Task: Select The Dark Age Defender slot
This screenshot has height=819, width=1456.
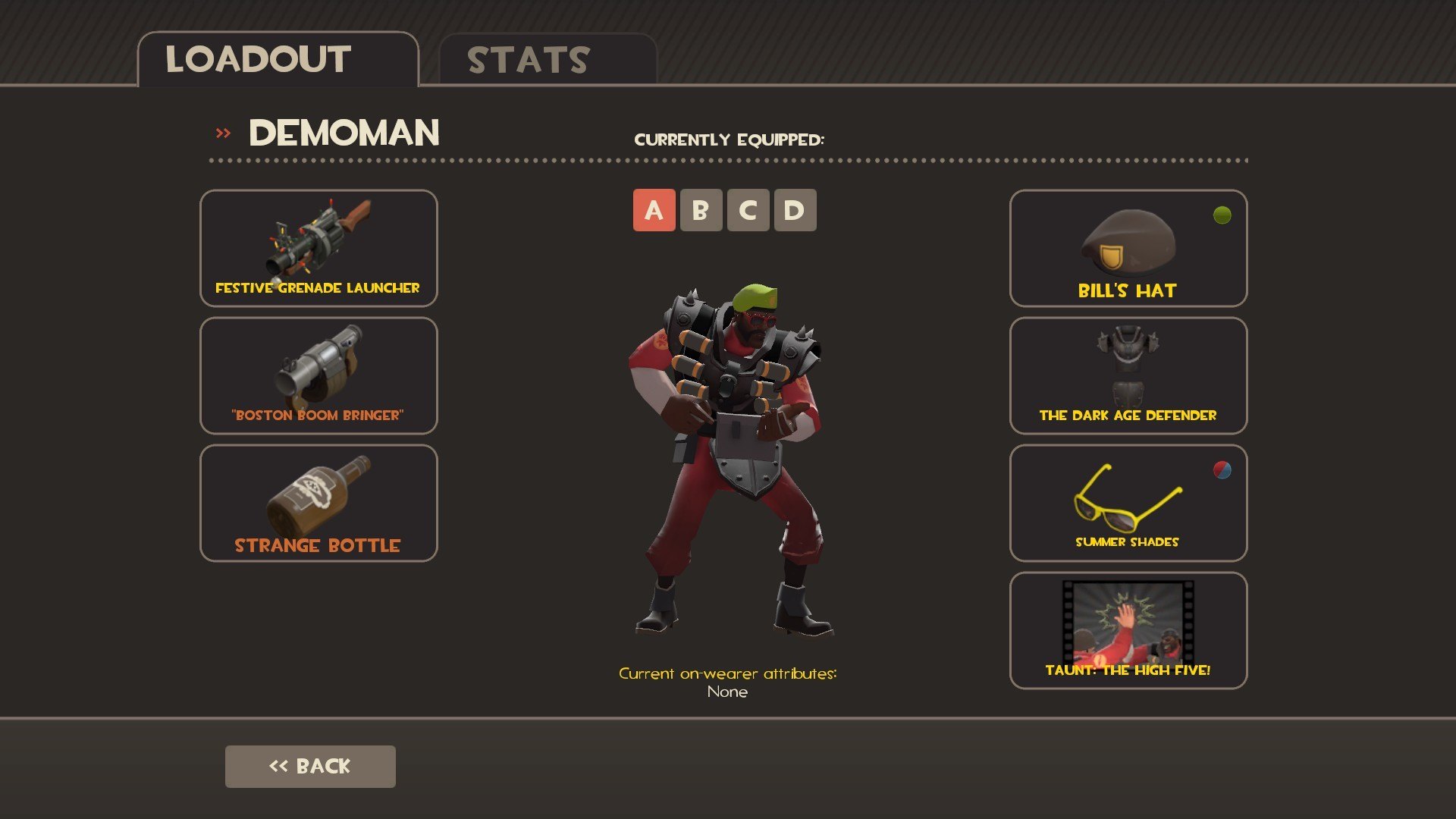Action: click(1128, 375)
